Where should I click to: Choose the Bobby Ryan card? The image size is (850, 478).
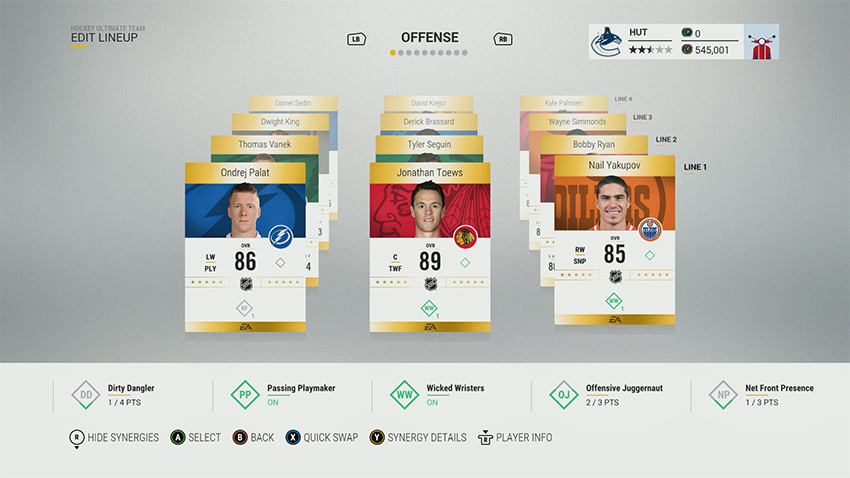pos(594,145)
